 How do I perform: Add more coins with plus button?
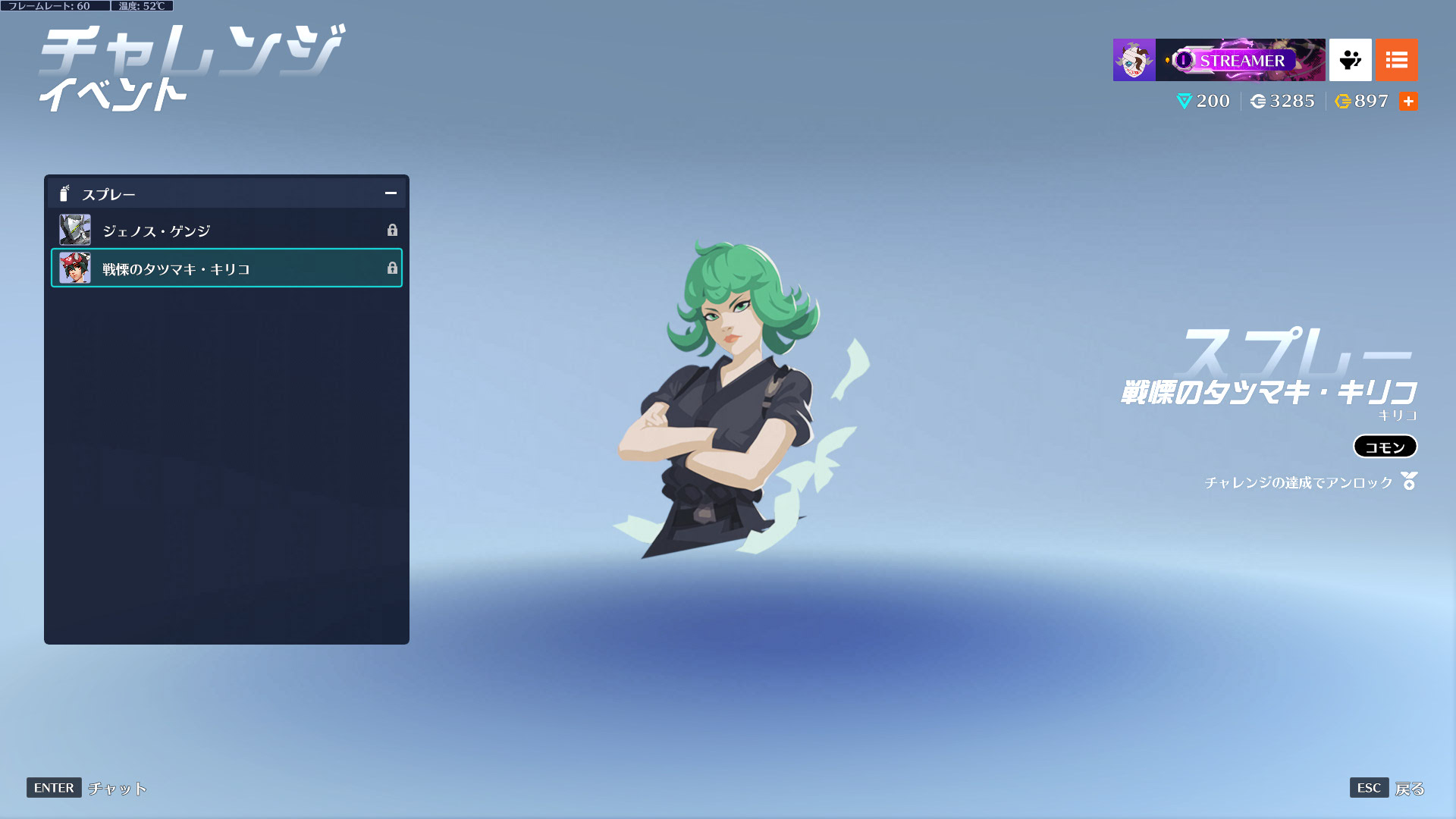(1408, 101)
